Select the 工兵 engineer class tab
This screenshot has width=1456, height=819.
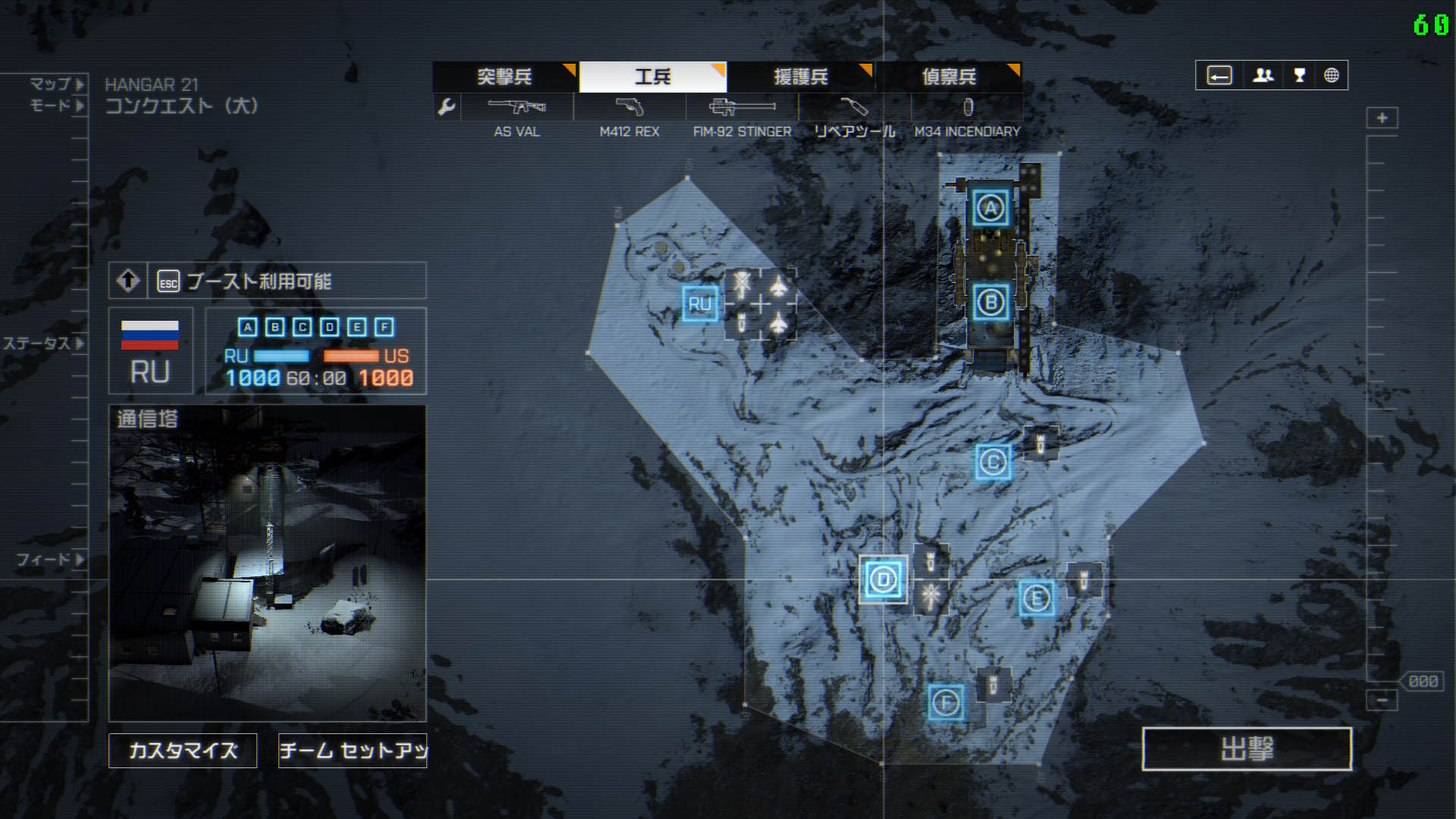coord(653,77)
